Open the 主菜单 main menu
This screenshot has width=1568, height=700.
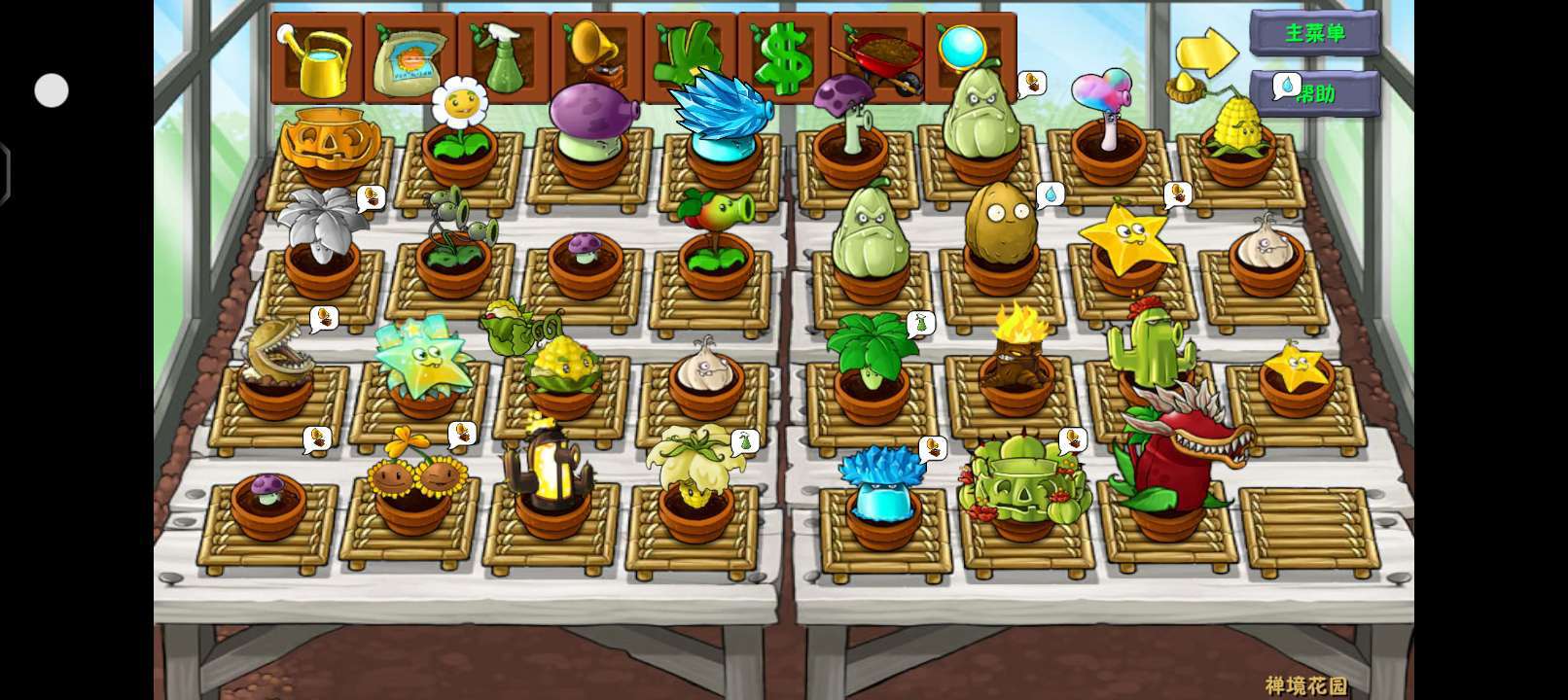click(x=1314, y=33)
